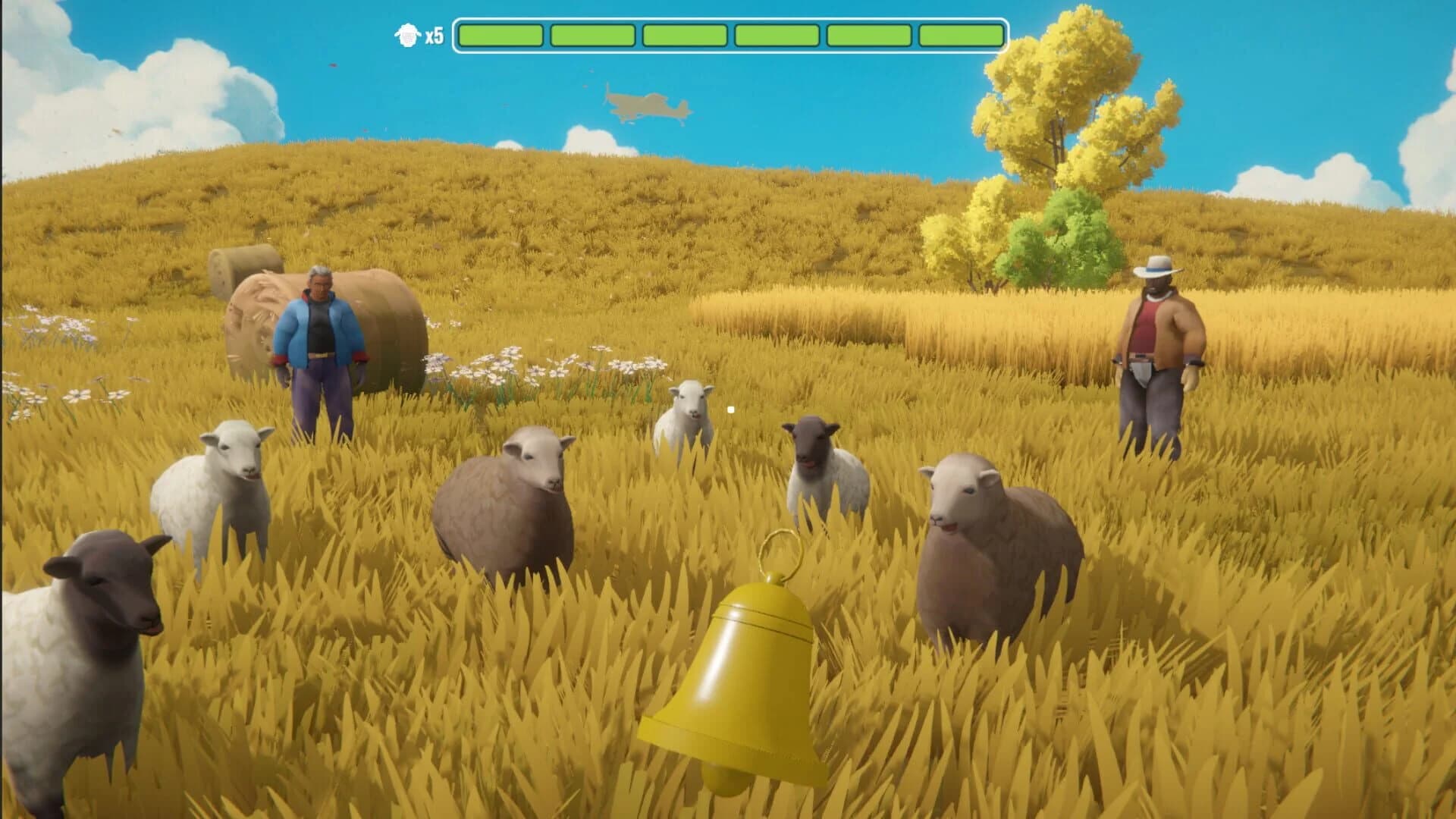This screenshot has height=819, width=1456.
Task: Toggle the middle segment of the herd bar
Action: (684, 33)
